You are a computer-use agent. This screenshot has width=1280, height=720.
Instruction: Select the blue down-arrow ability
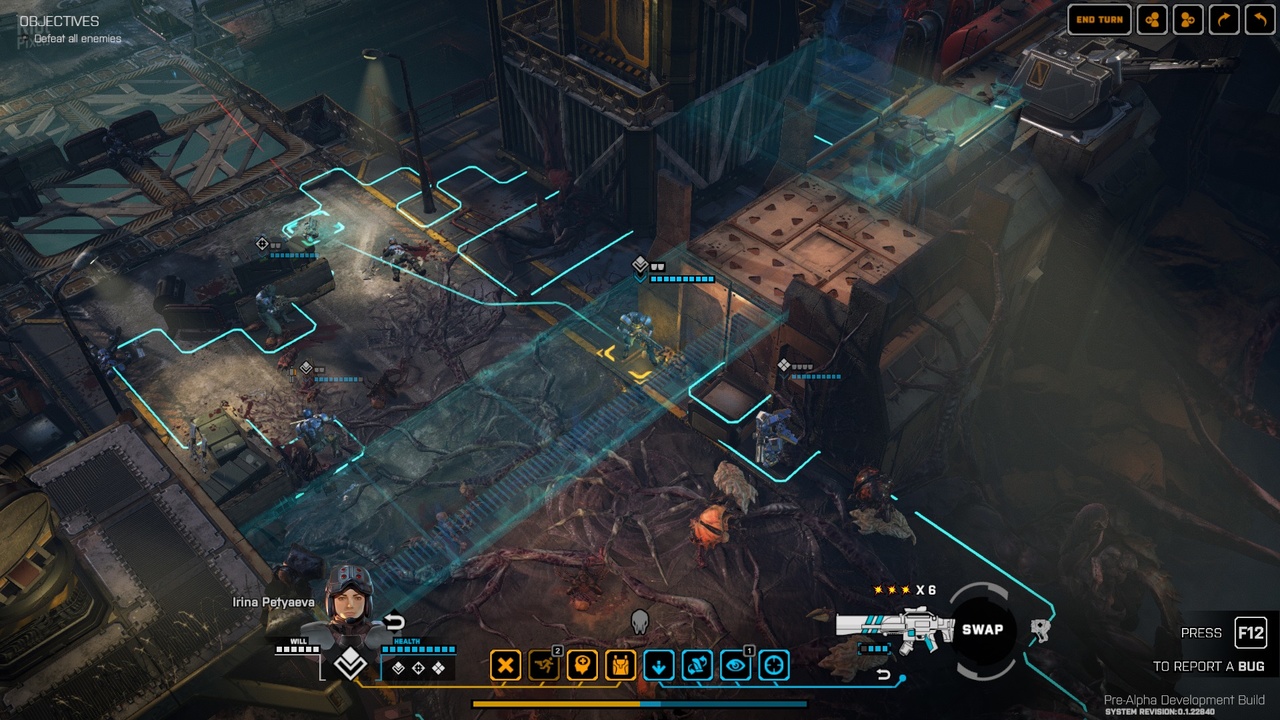[x=659, y=665]
